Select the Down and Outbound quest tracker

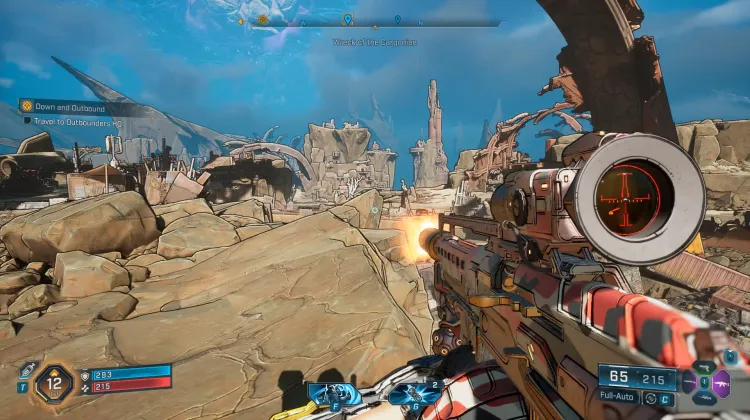pyautogui.click(x=75, y=105)
